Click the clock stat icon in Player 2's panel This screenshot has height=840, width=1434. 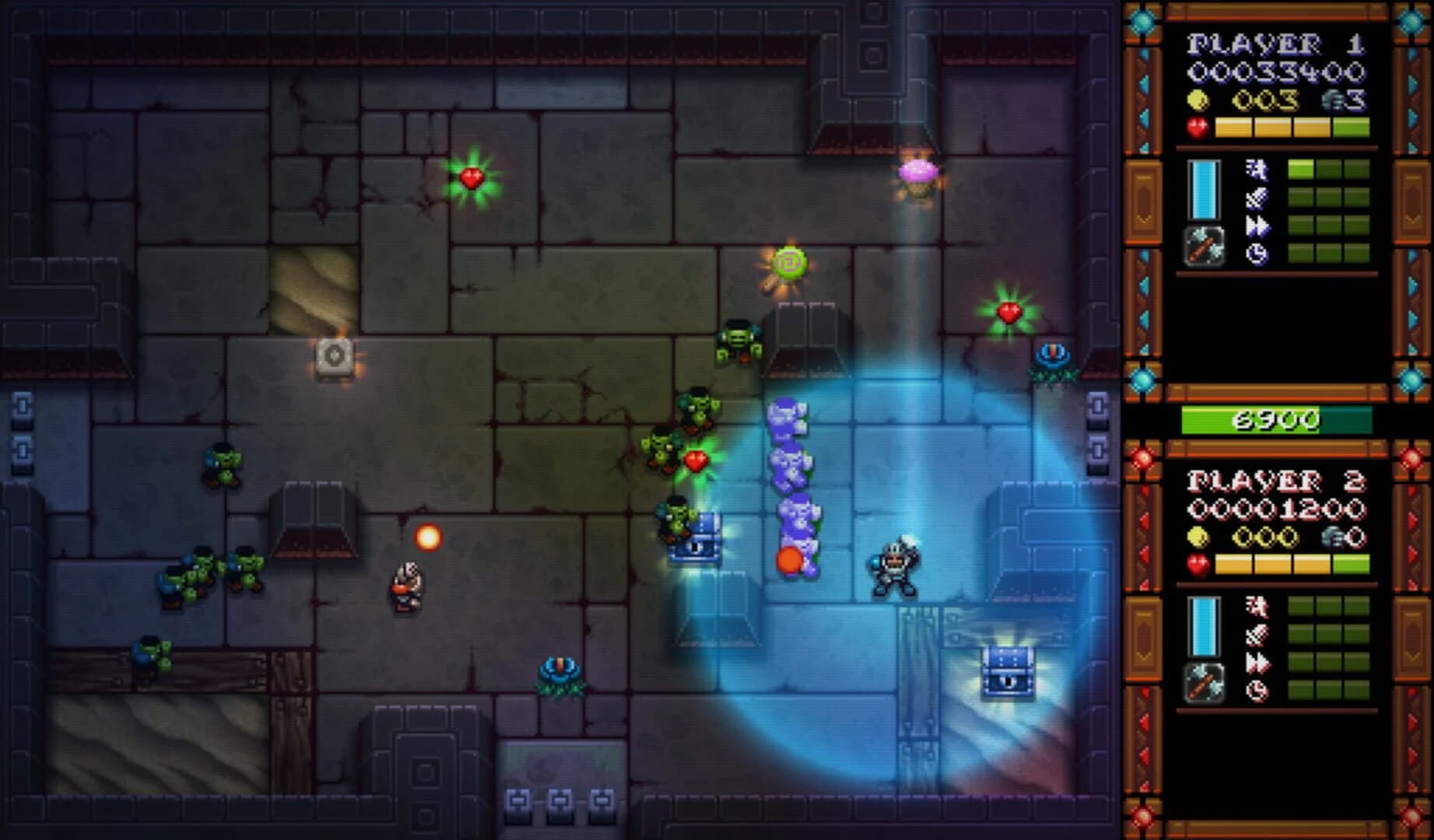[1258, 691]
